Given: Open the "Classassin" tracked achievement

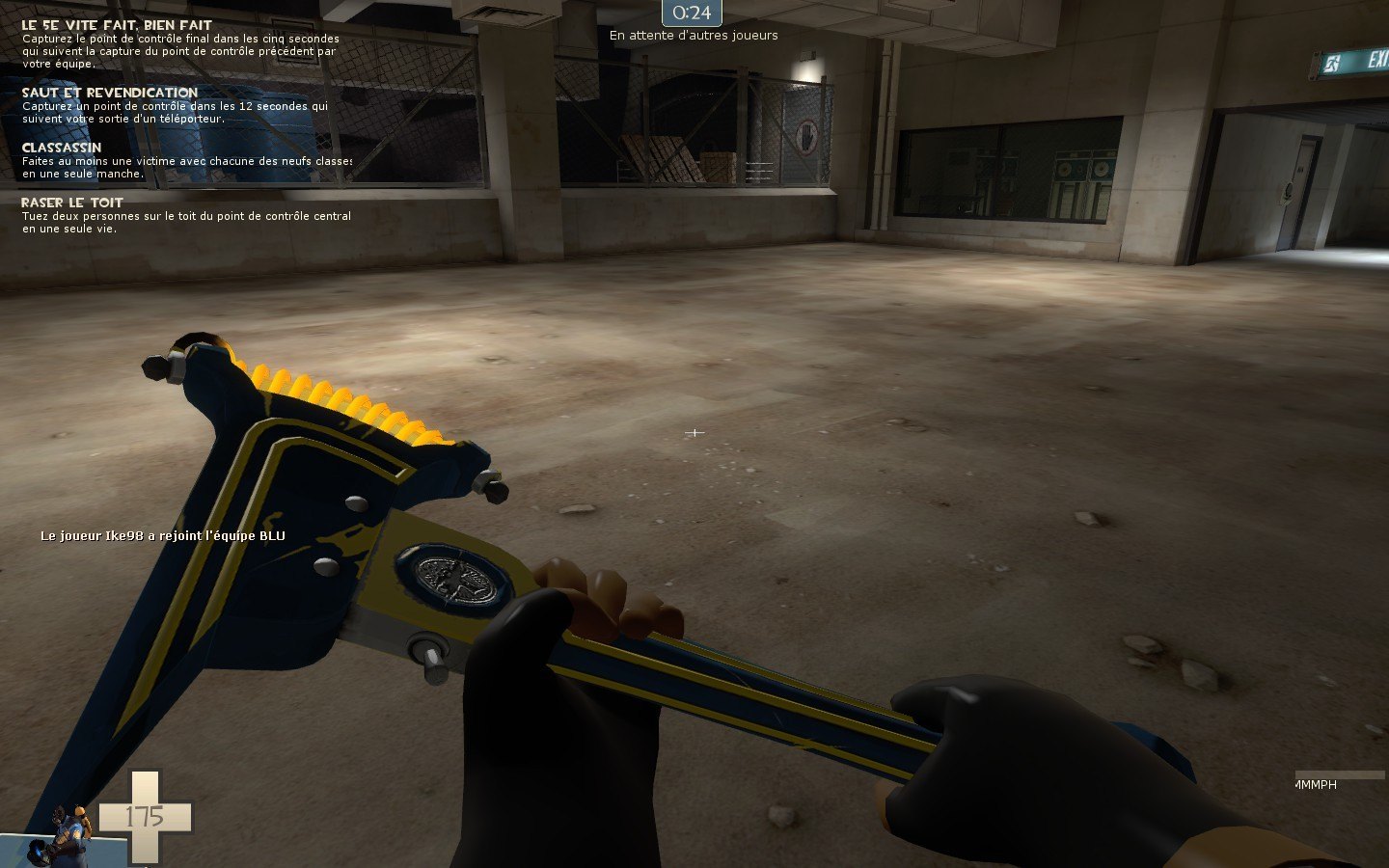Looking at the screenshot, I should pos(62,148).
